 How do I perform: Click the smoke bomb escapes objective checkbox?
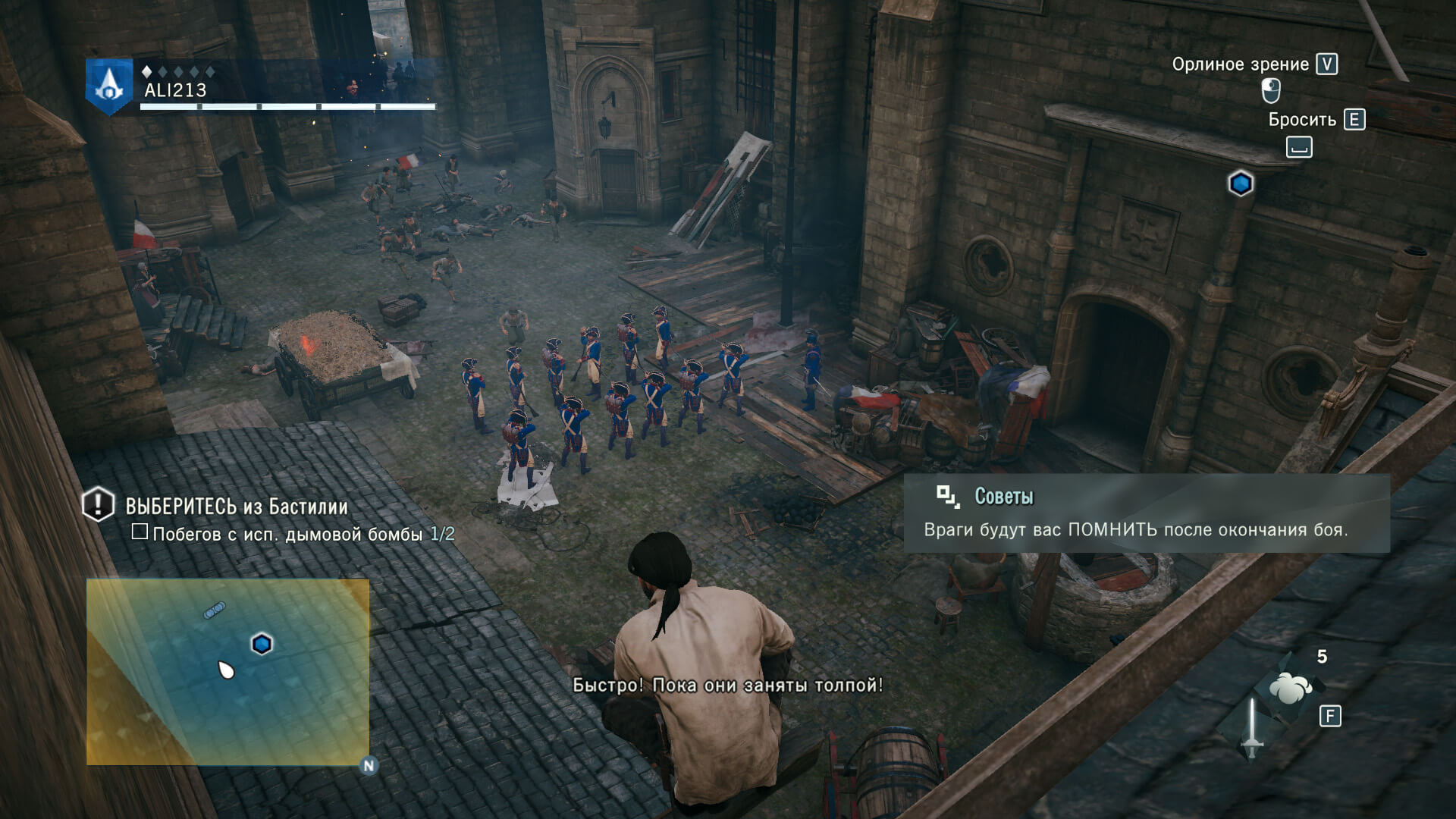click(140, 532)
